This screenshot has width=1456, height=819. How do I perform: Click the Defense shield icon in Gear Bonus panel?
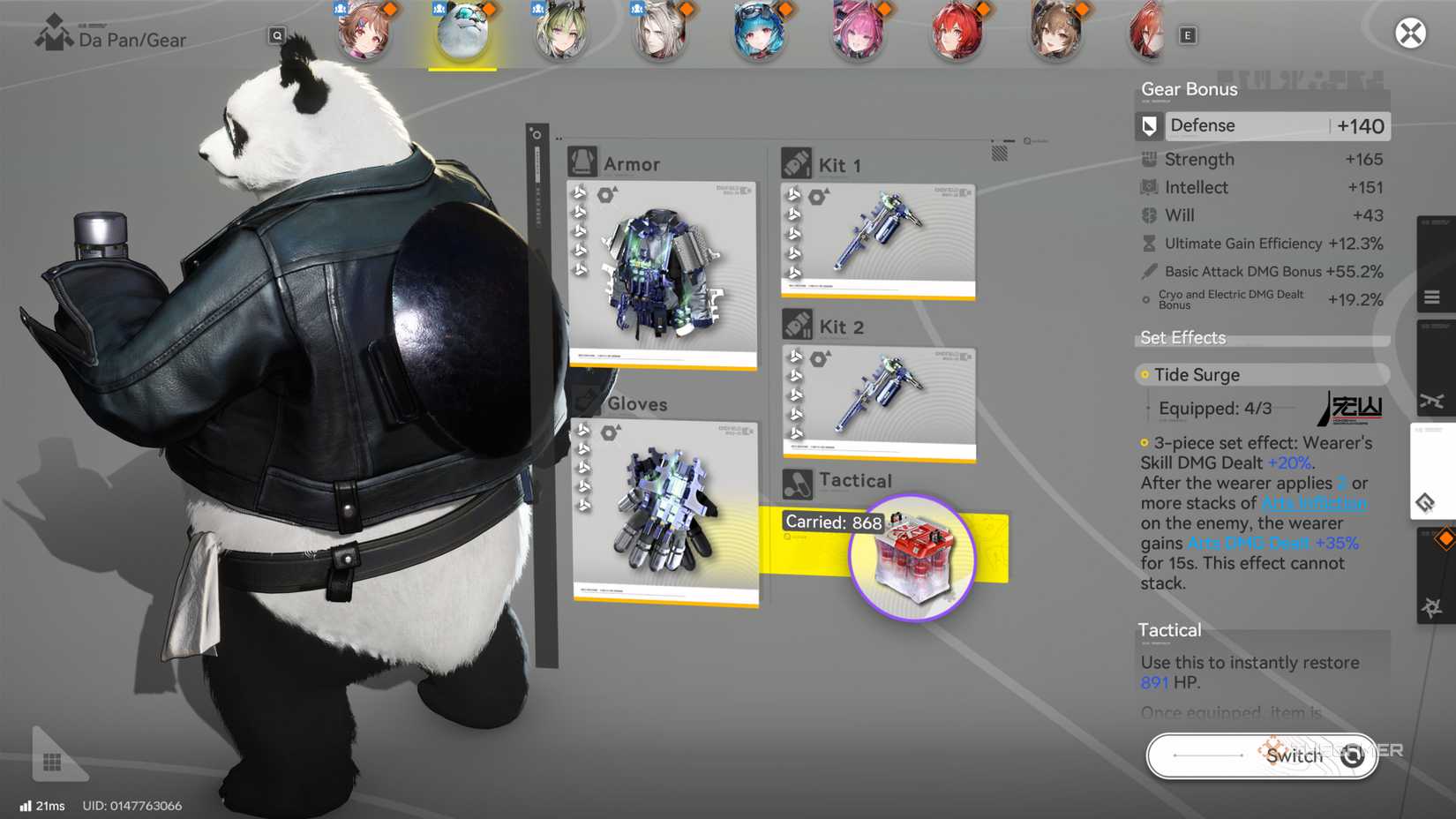[x=1148, y=125]
